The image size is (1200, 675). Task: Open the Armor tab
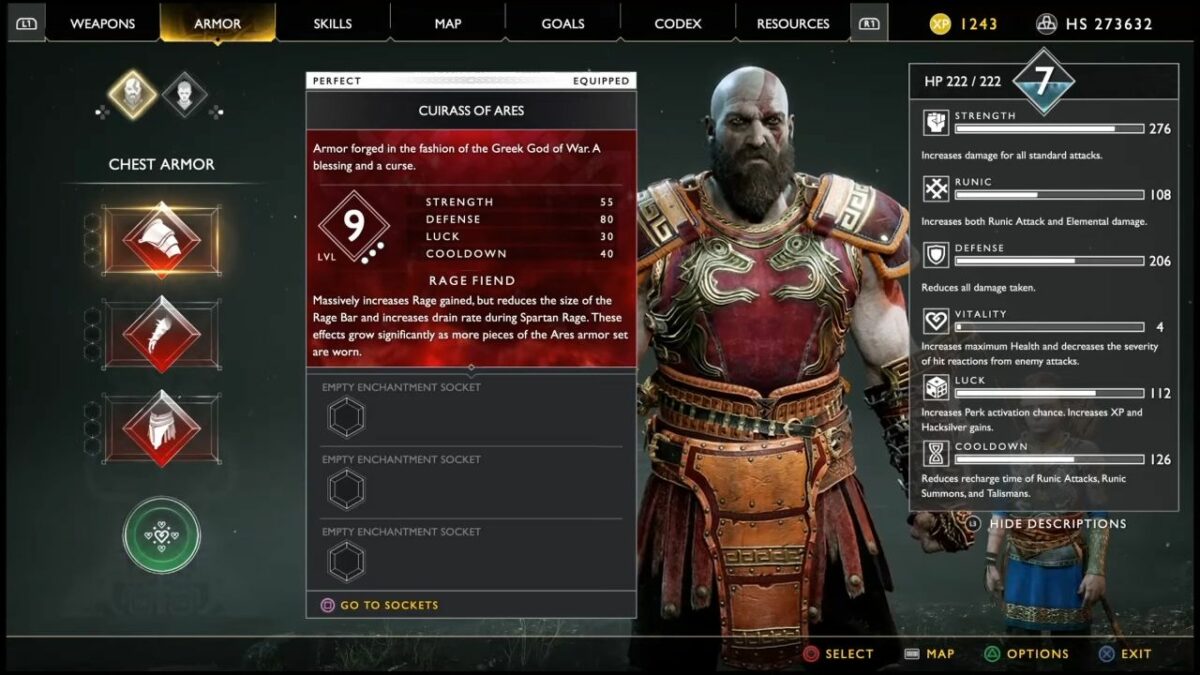pos(217,23)
